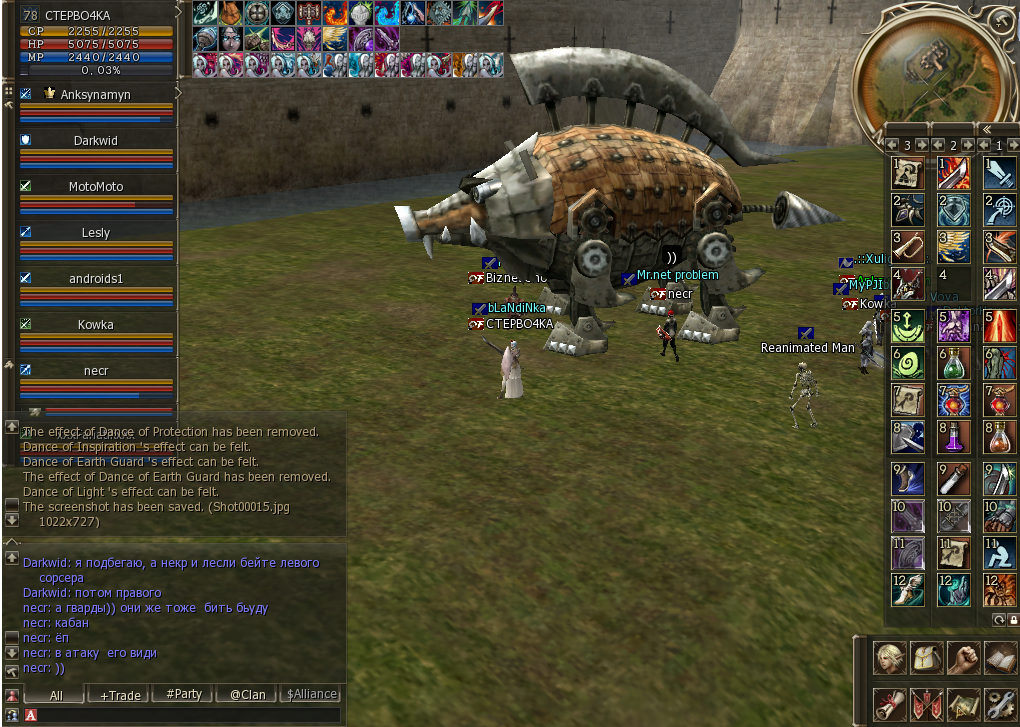Use the green potion shortcut slot
Screen dimensions: 1020x727
pyautogui.click(x=953, y=363)
